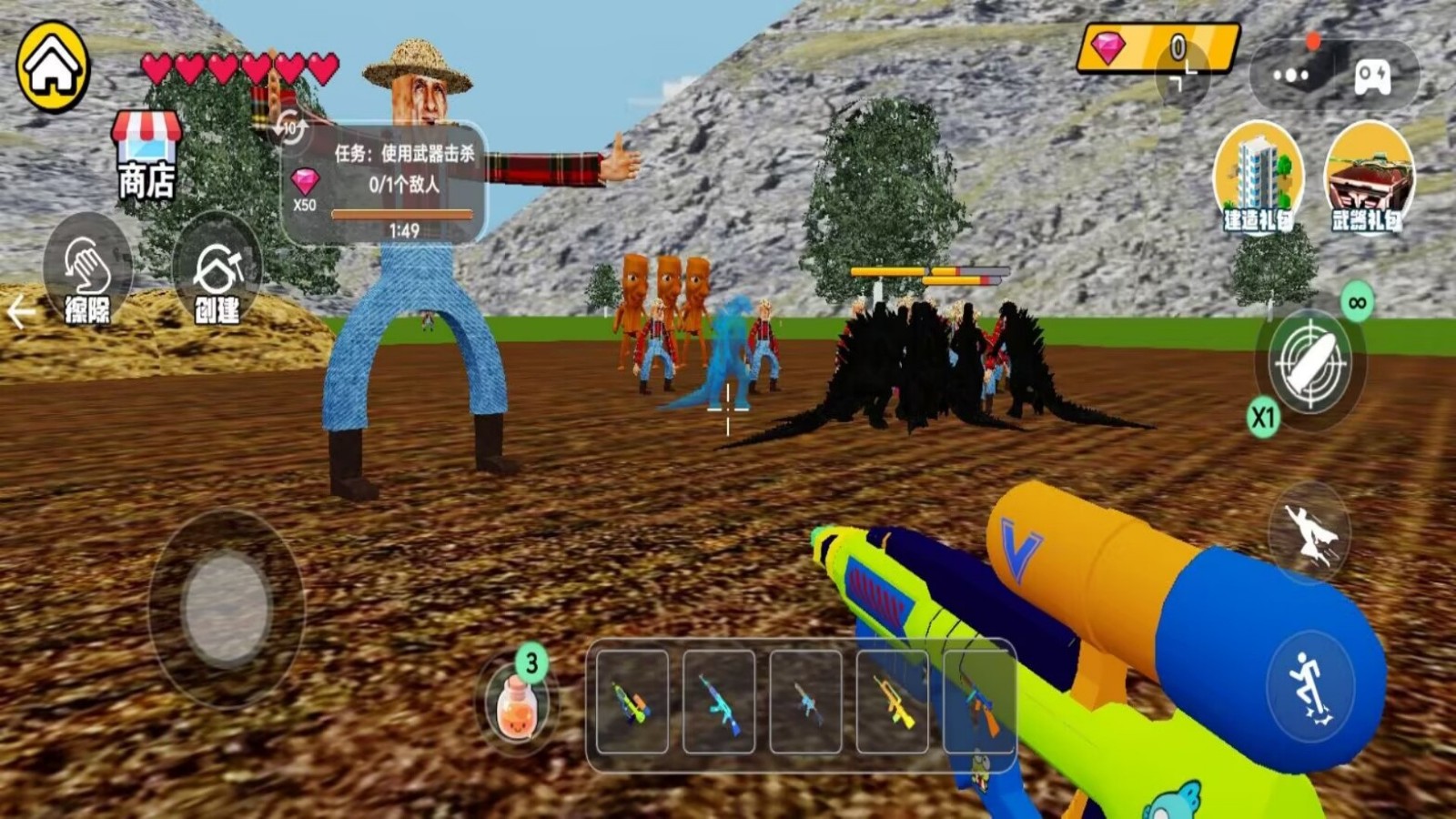This screenshot has width=1456, height=819.
Task: Use the orange health potion
Action: tap(517, 704)
